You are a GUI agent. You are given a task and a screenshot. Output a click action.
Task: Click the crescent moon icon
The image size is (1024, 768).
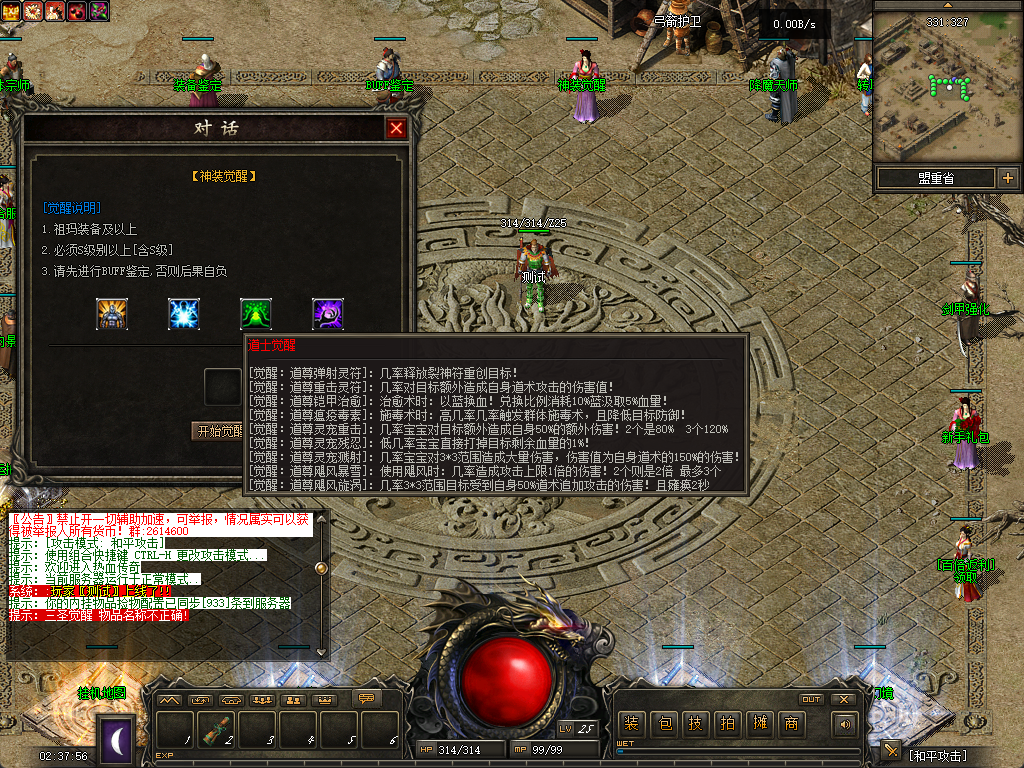click(x=116, y=740)
